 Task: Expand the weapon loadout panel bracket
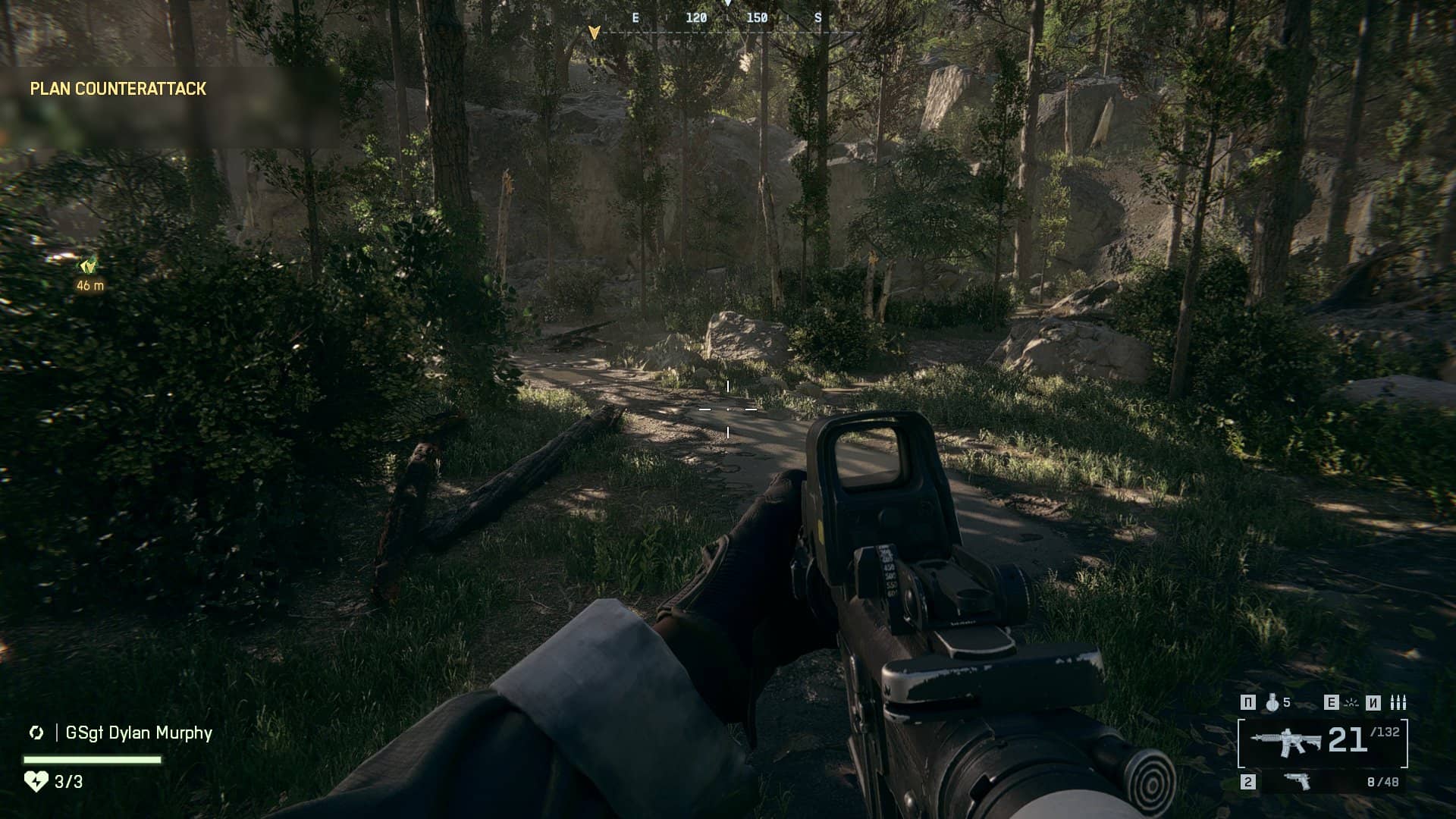(1242, 744)
